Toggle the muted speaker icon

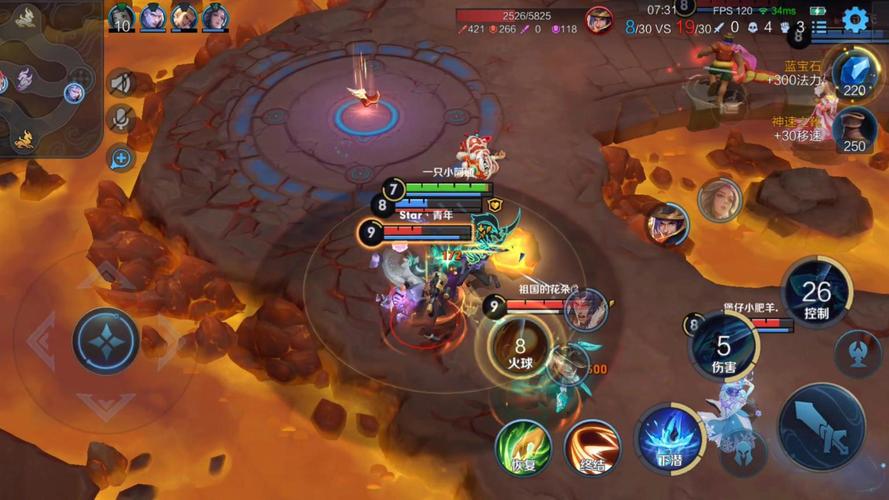tap(121, 83)
